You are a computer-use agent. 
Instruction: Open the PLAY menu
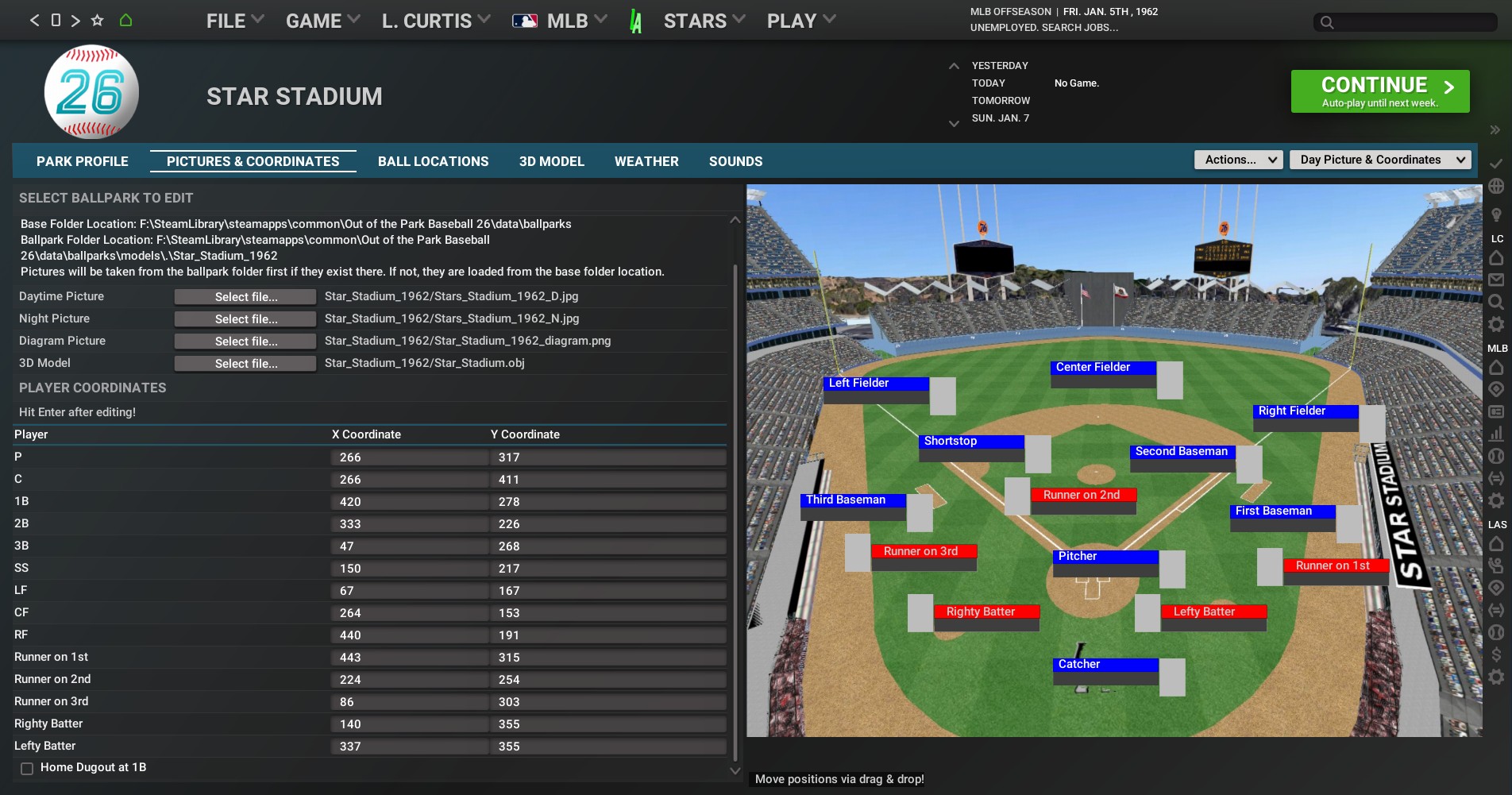click(x=800, y=21)
